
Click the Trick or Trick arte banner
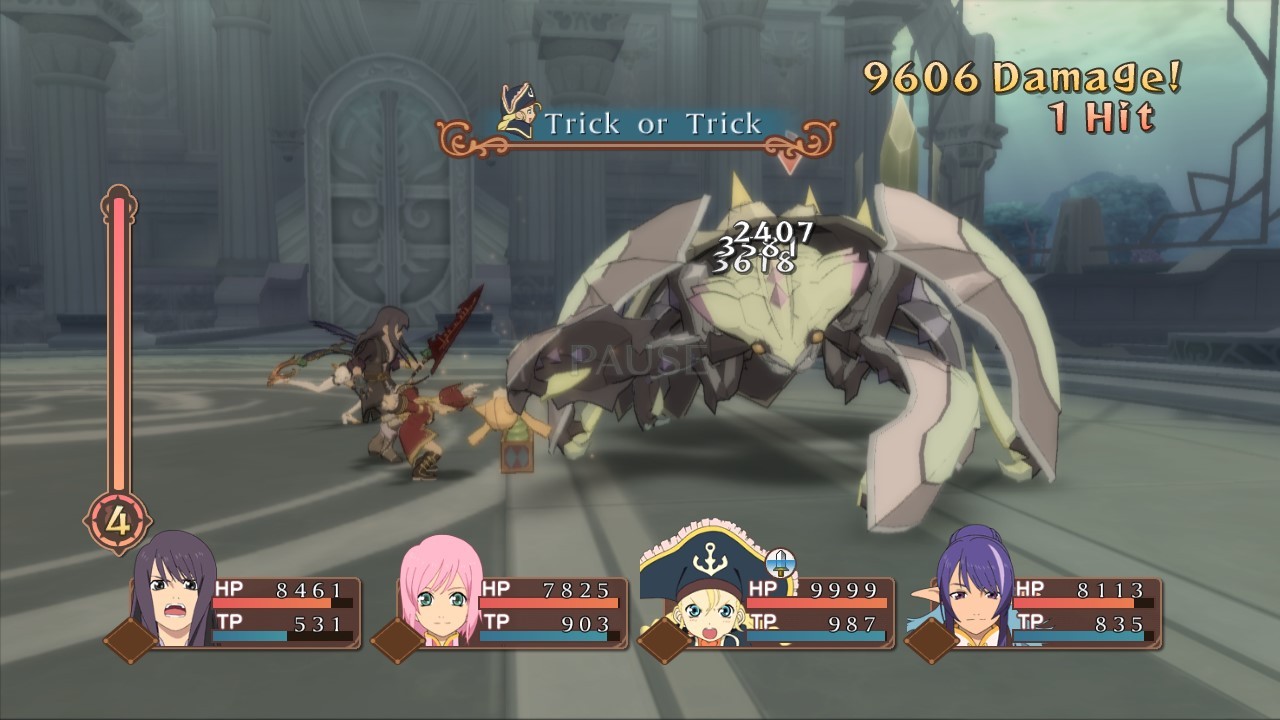tap(637, 125)
